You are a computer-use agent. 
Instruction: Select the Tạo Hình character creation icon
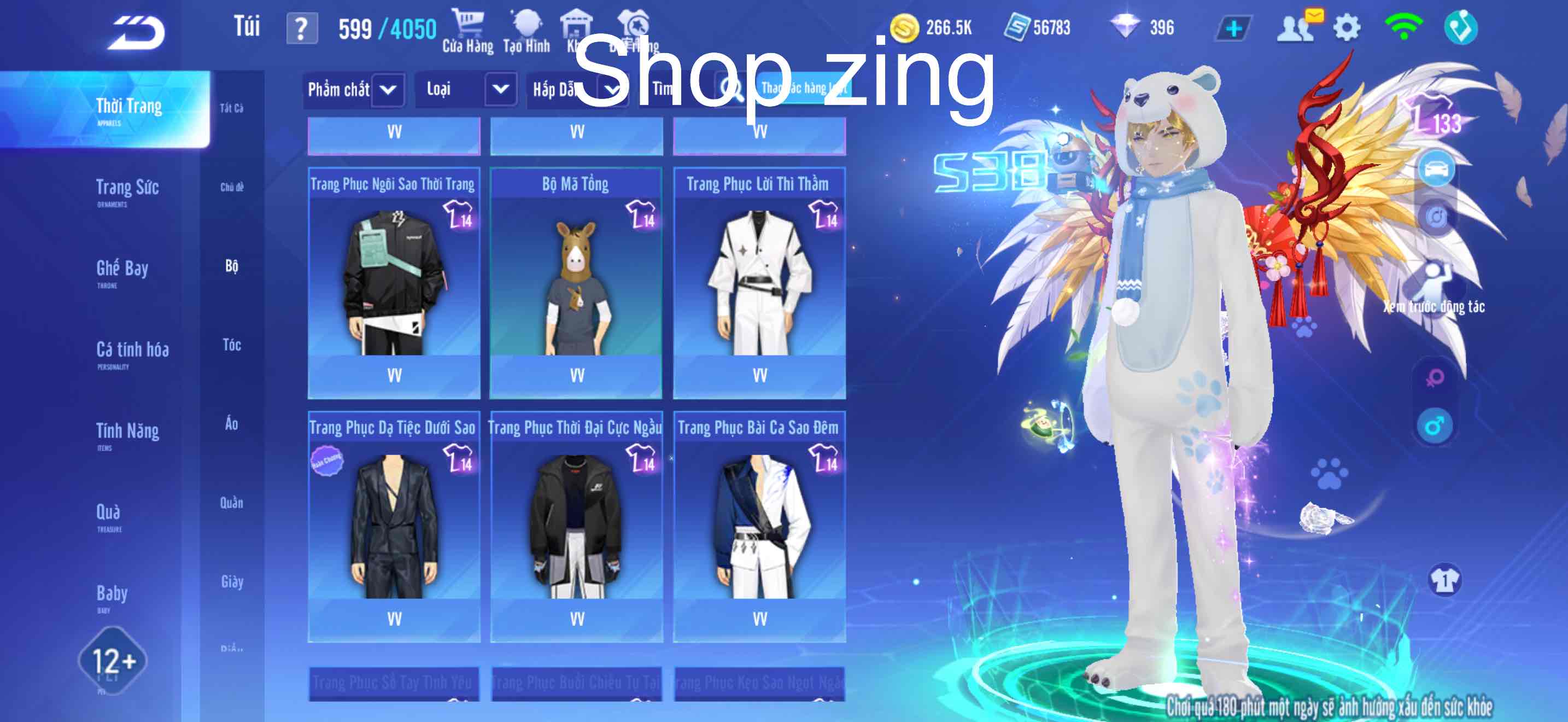(x=526, y=25)
